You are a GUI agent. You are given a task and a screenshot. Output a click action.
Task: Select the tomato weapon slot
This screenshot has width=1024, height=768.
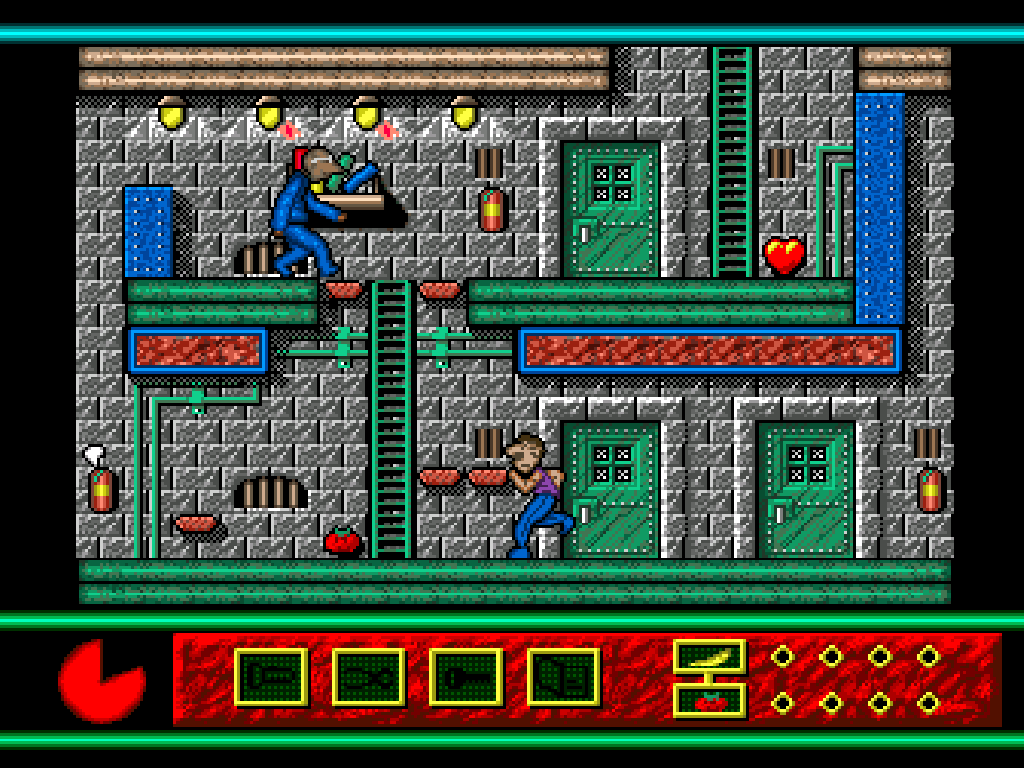click(709, 700)
